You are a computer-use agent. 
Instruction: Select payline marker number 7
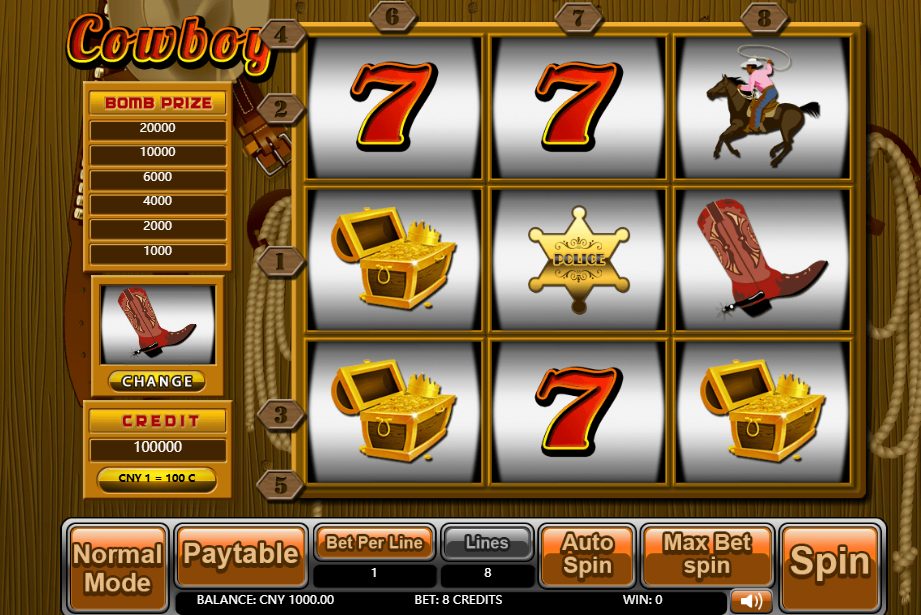[x=579, y=16]
